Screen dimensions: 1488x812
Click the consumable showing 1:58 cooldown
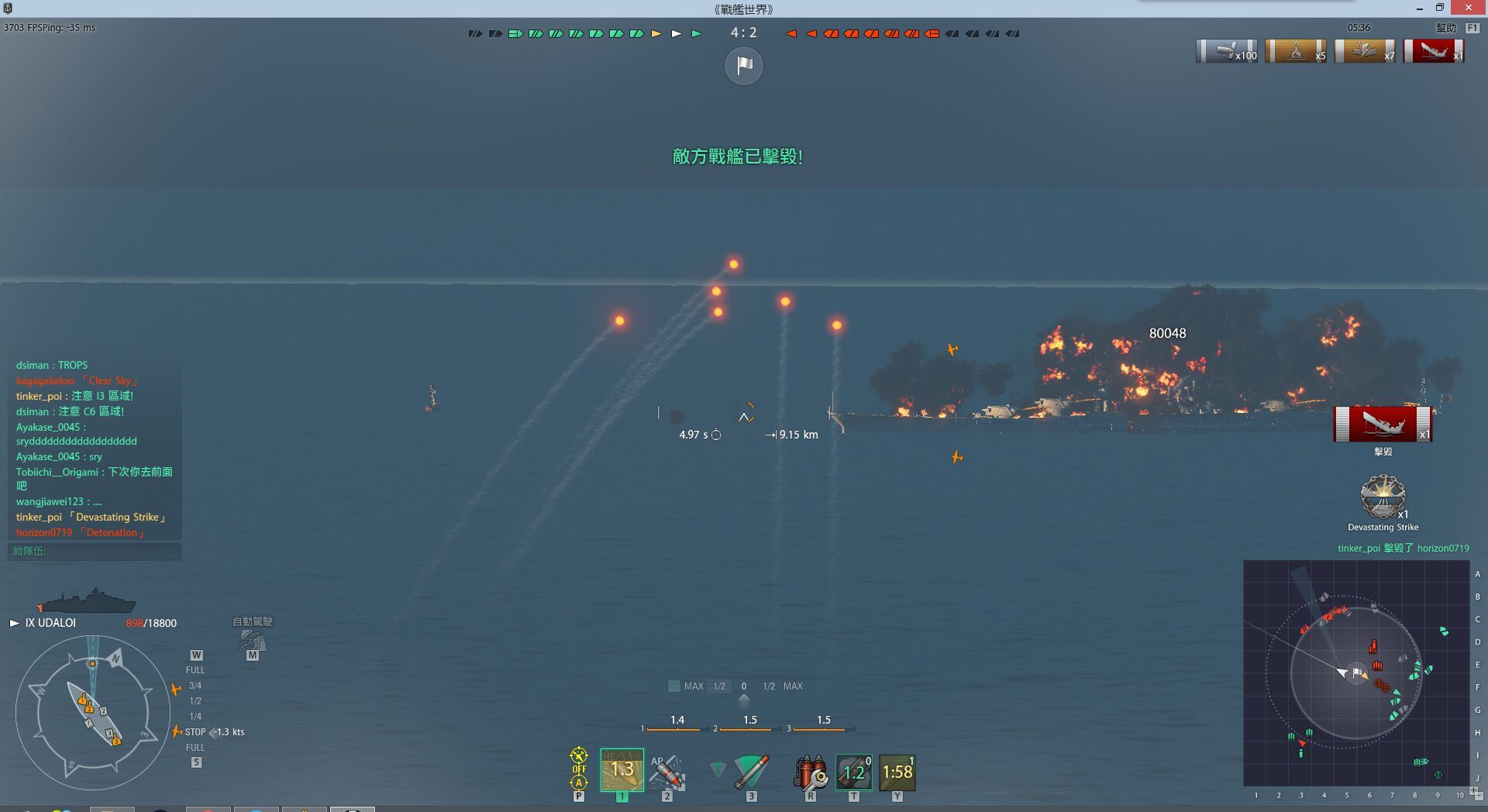pyautogui.click(x=897, y=772)
